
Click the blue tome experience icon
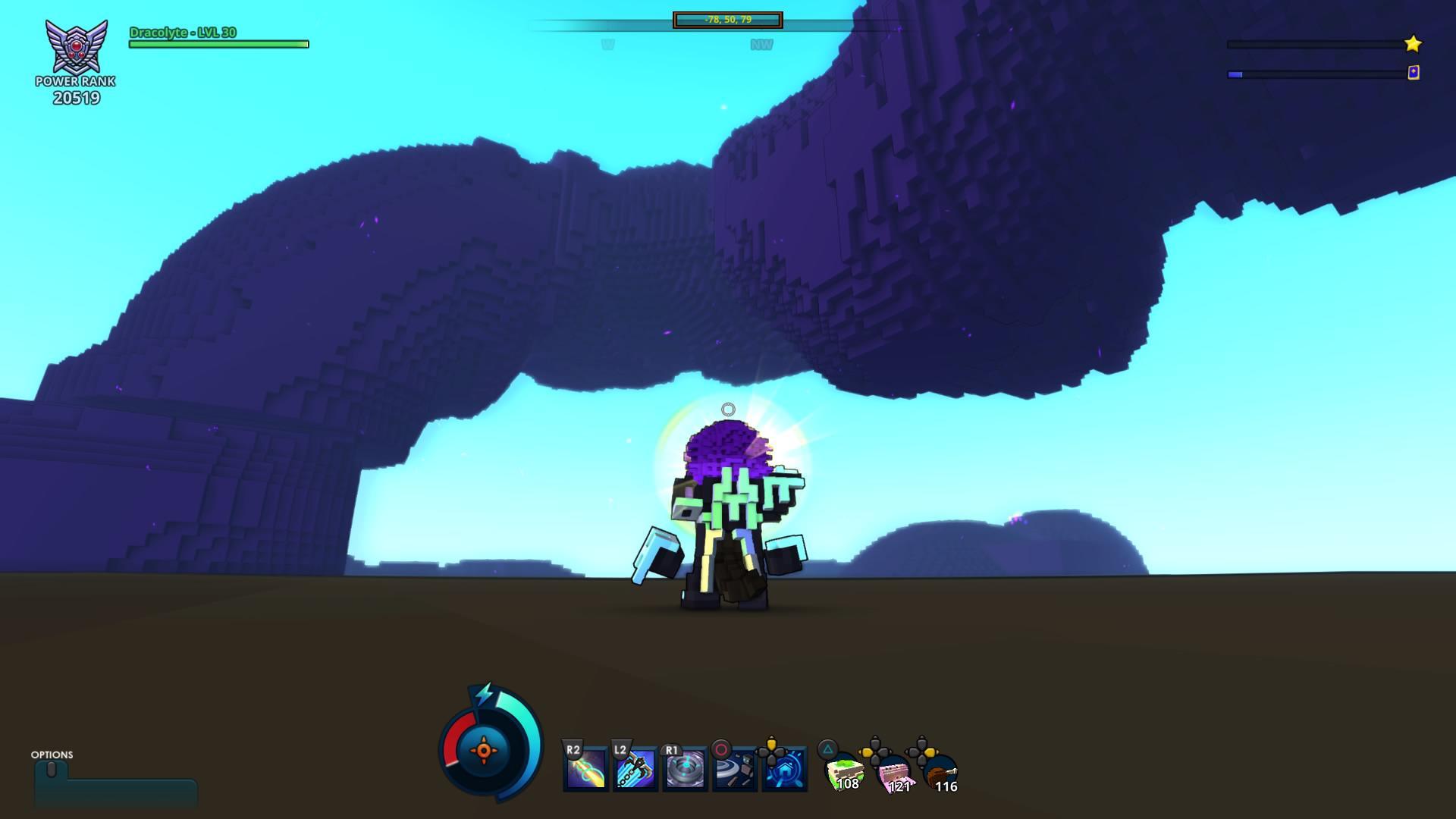pos(1412,74)
